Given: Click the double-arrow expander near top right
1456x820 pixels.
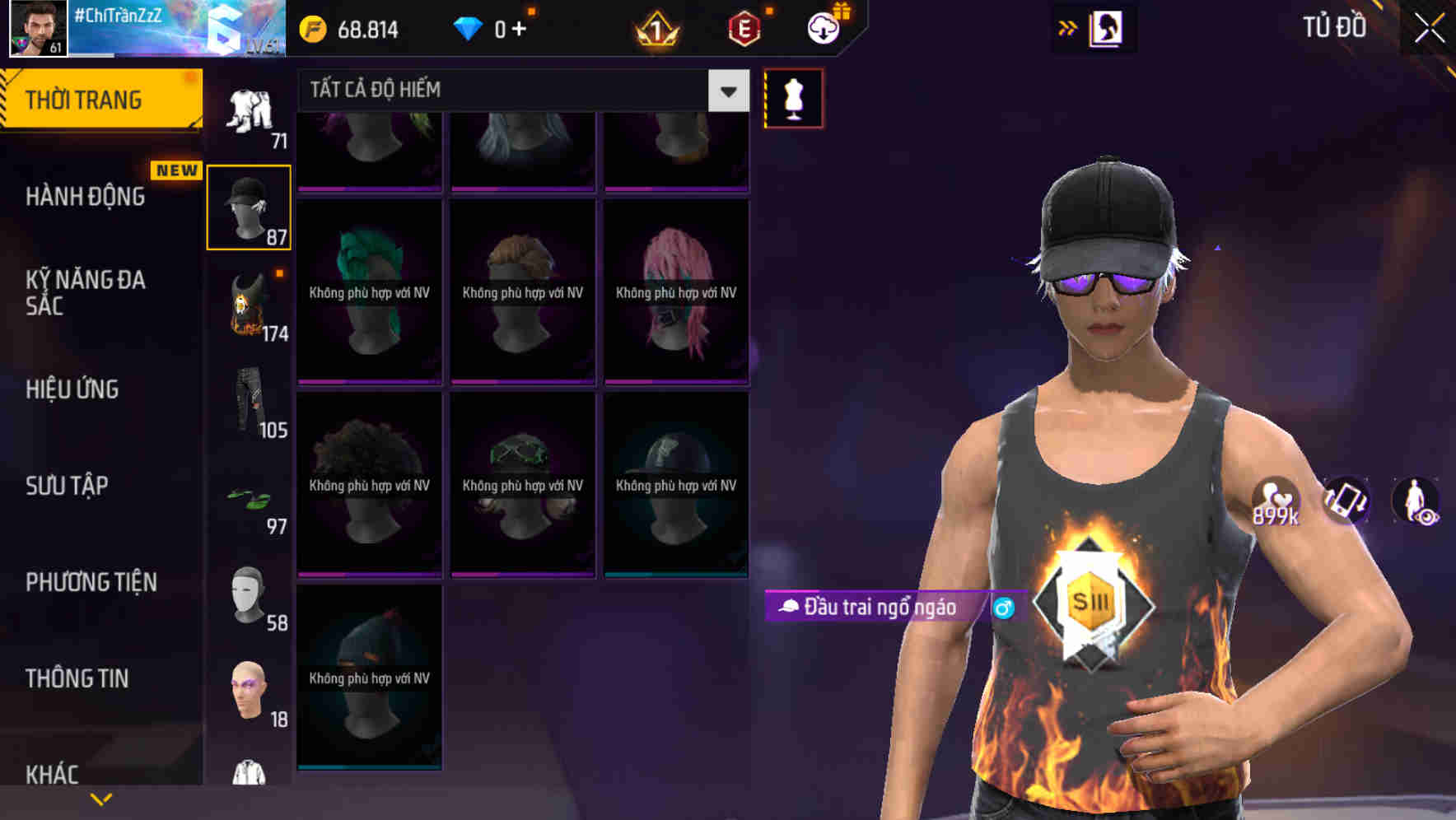Looking at the screenshot, I should (x=1068, y=27).
